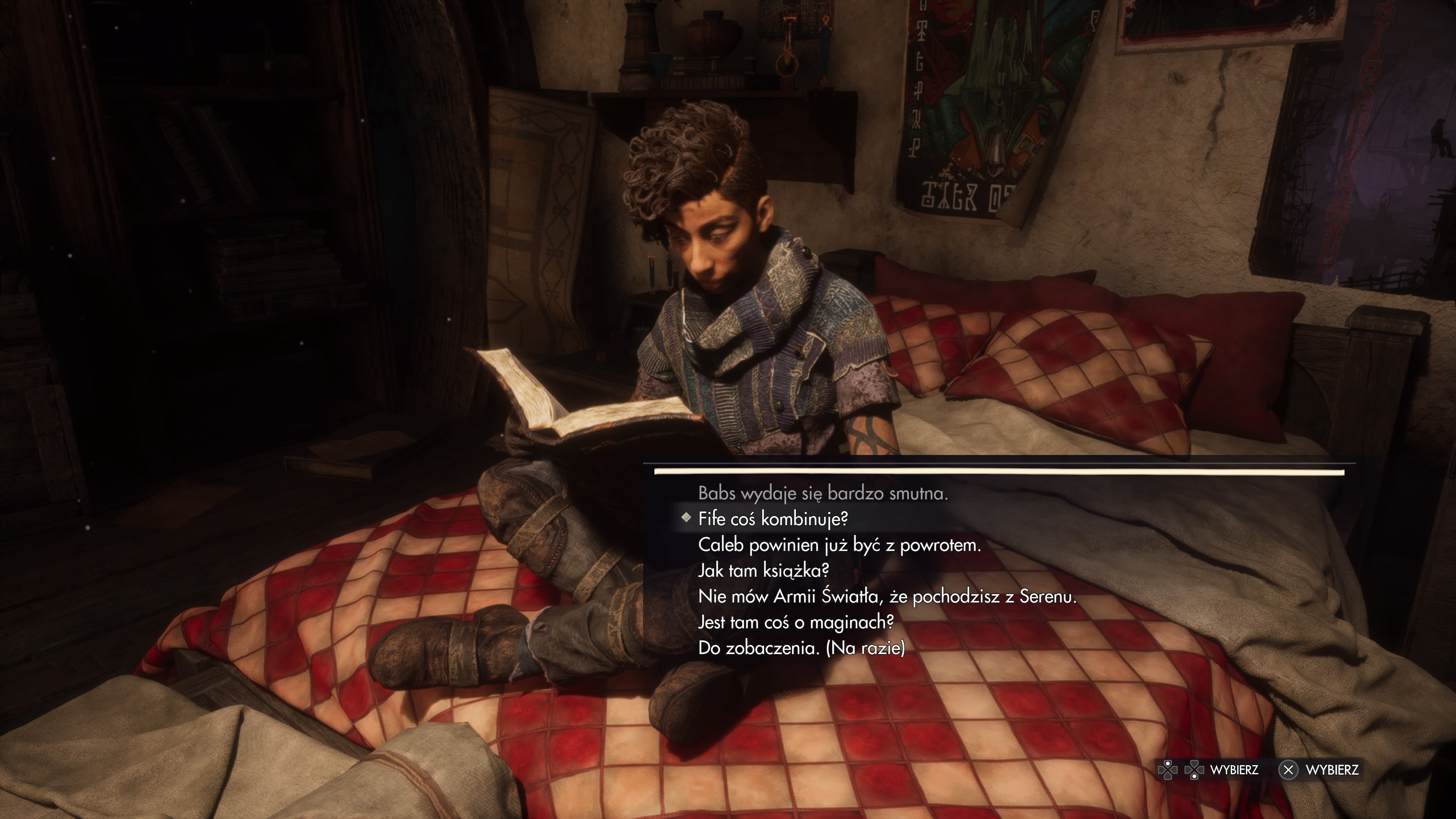Choose the Armii Światła warning reply

pos(887,596)
